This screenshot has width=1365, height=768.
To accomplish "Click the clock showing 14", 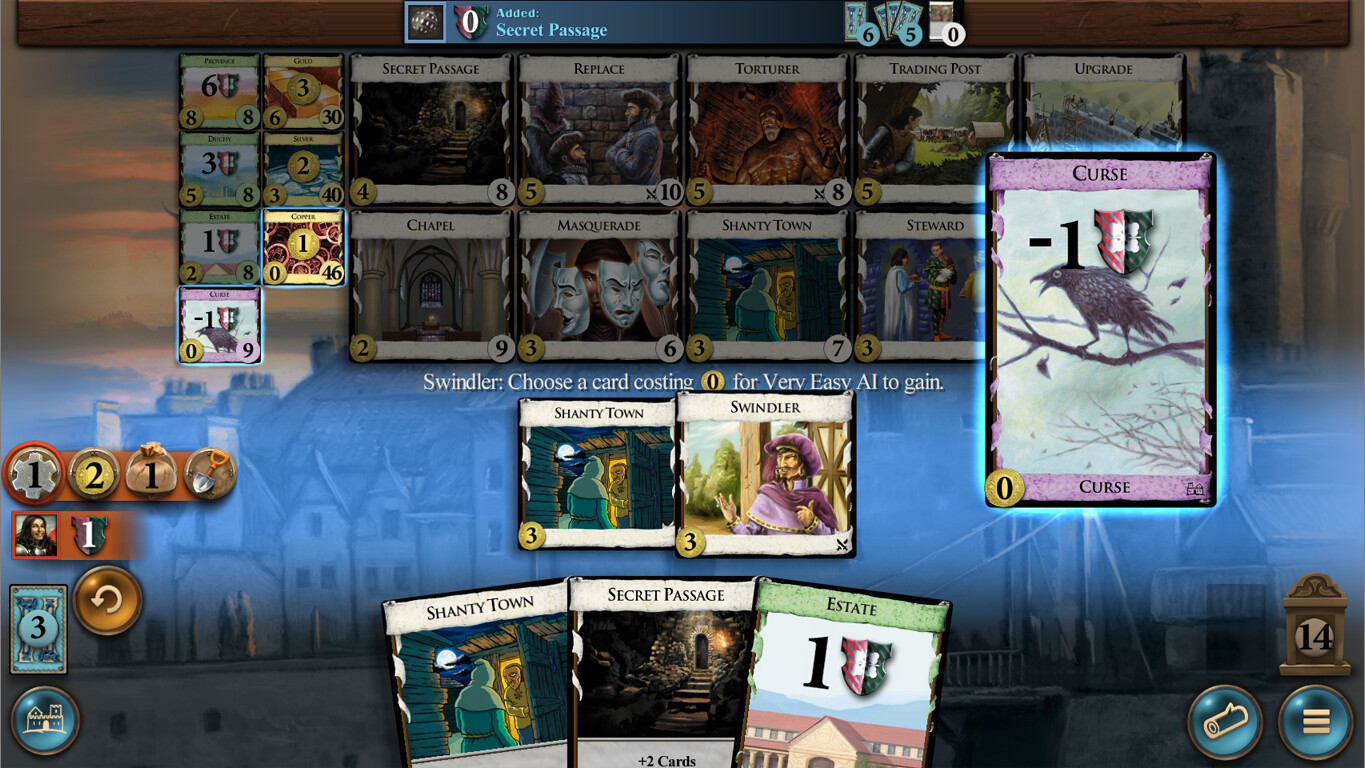I will (1313, 632).
